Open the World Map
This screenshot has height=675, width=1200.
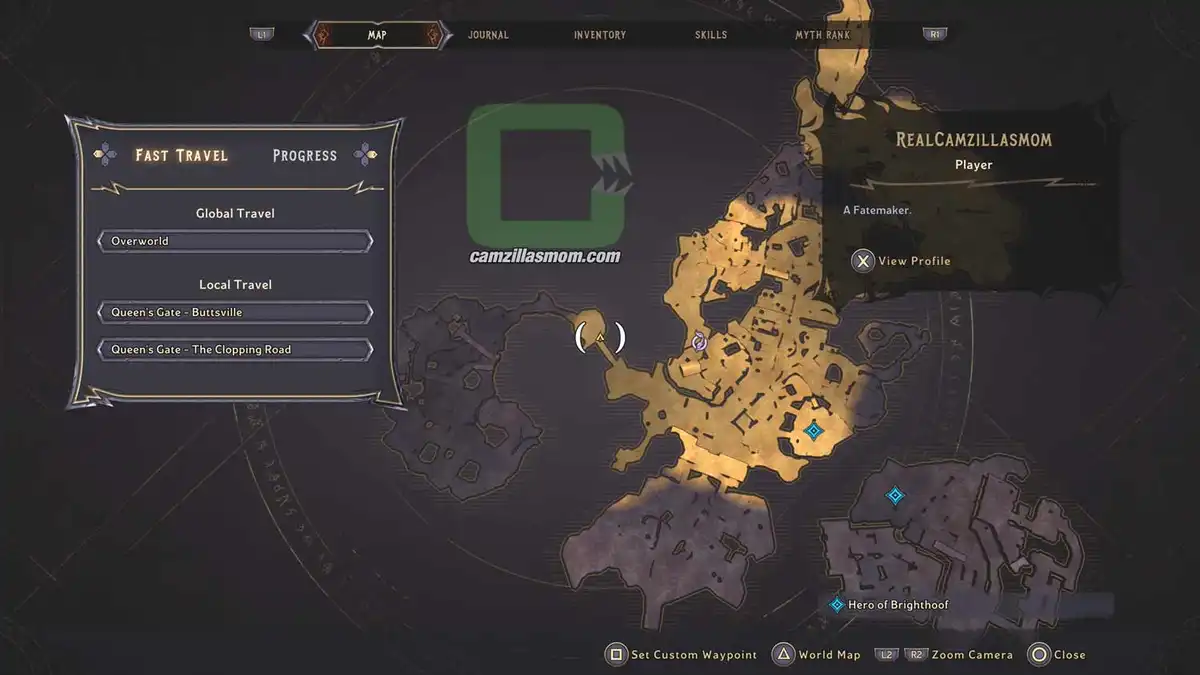817,655
